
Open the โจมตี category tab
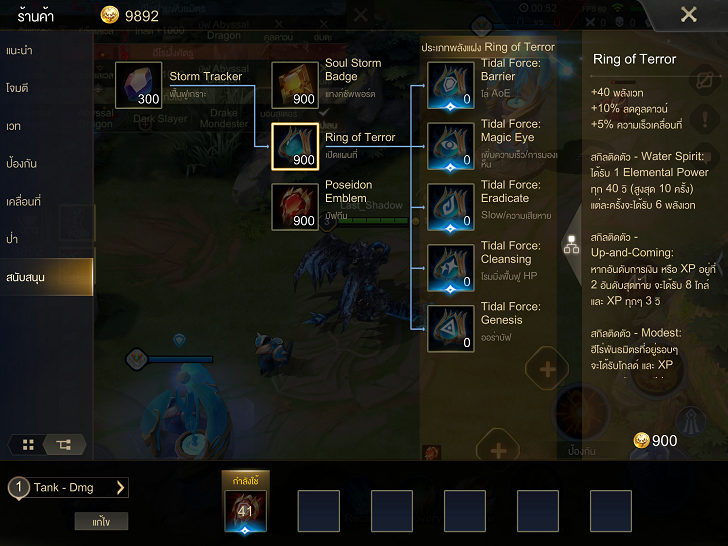click(x=46, y=88)
